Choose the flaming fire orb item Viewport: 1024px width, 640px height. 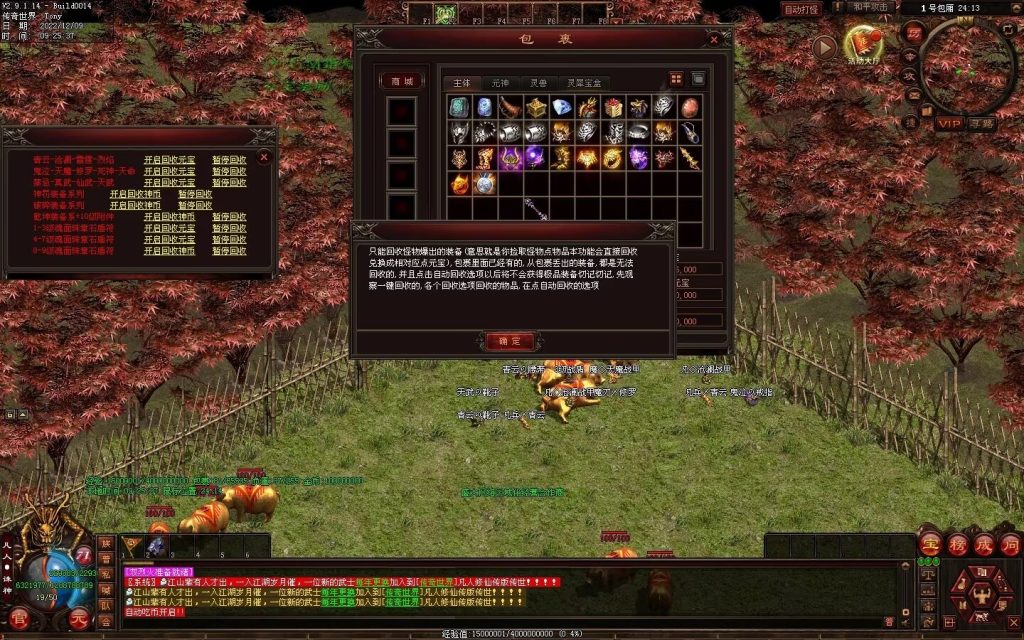coord(459,184)
